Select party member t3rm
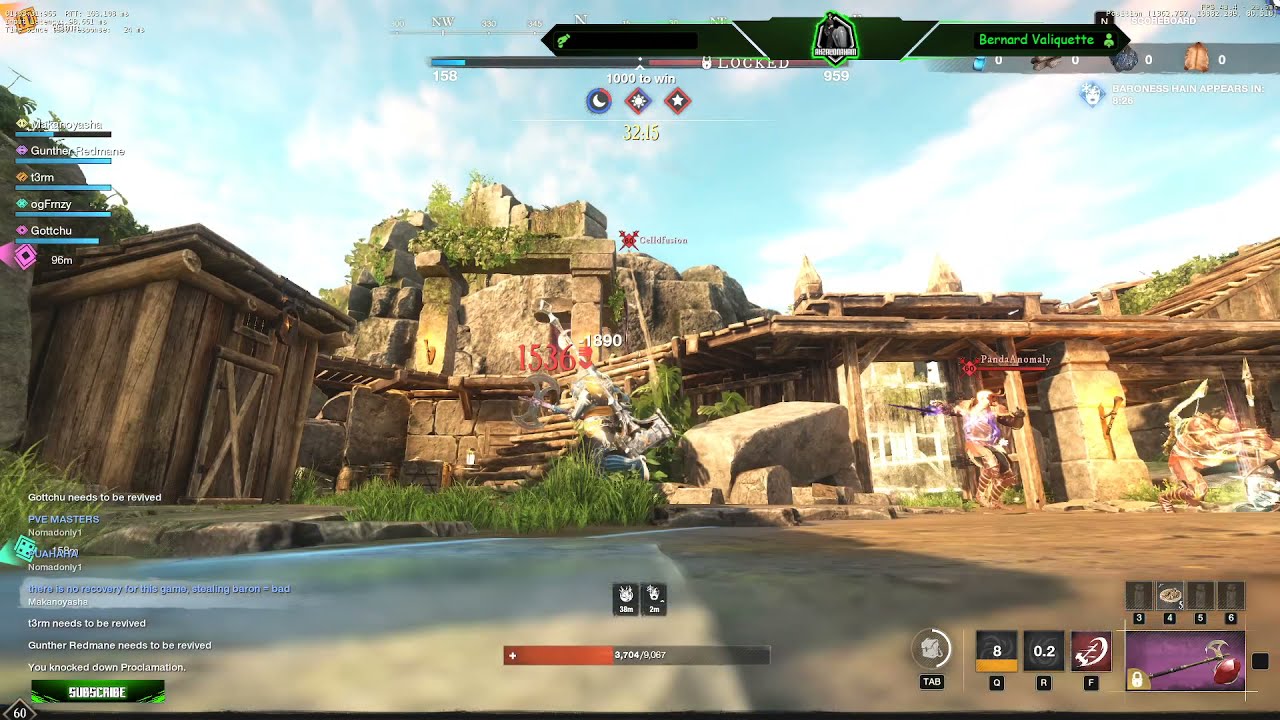Viewport: 1280px width, 720px height. pyautogui.click(x=42, y=177)
